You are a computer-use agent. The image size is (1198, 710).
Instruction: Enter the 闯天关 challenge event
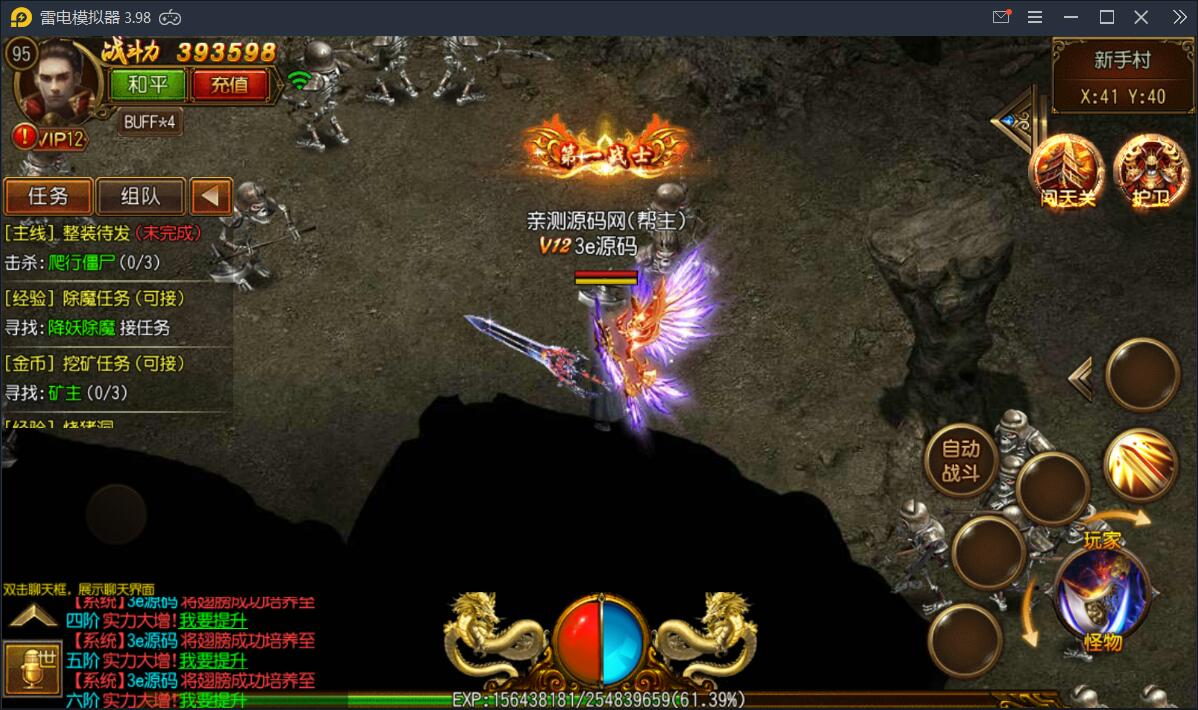click(x=1065, y=172)
